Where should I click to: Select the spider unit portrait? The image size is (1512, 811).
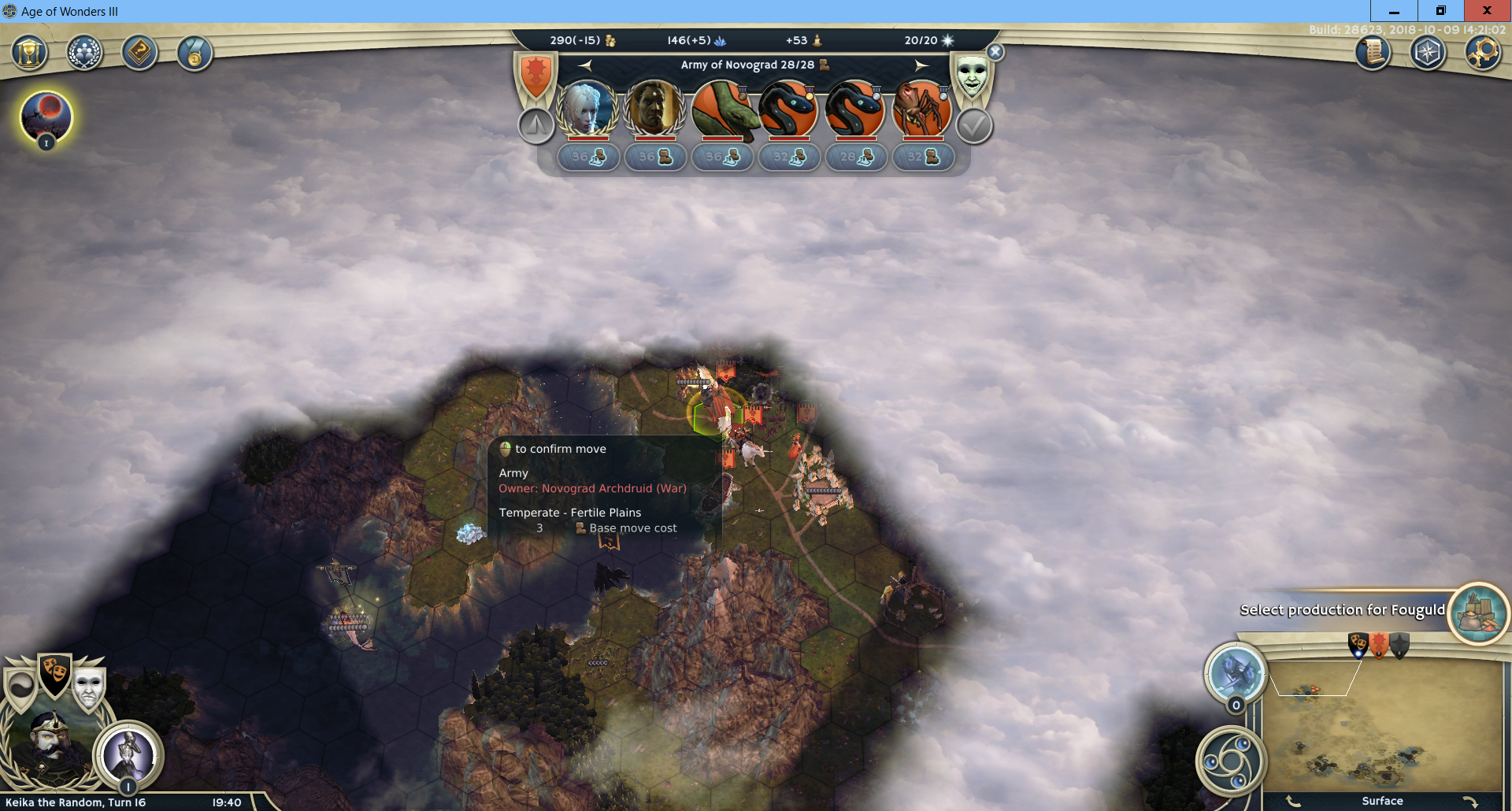[921, 108]
